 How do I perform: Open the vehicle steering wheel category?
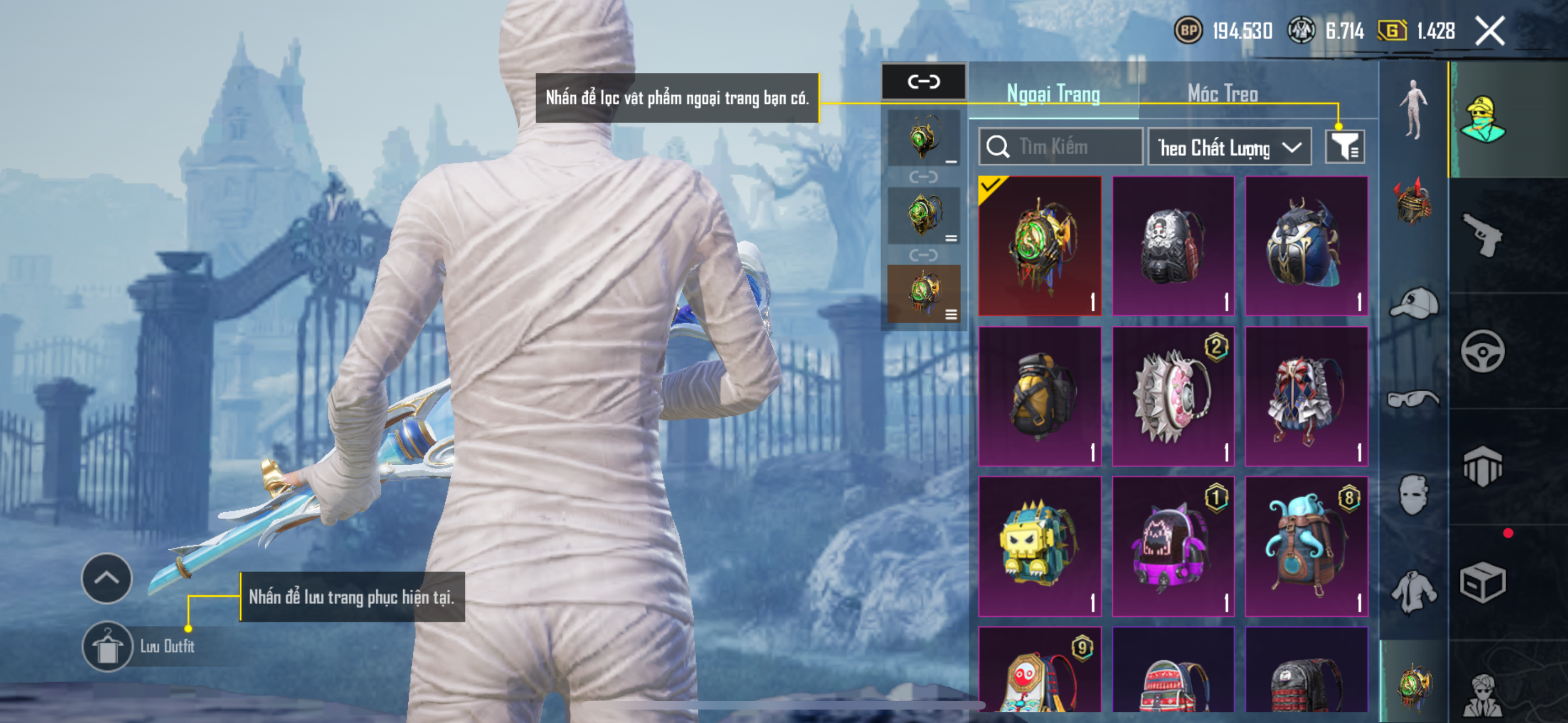(1483, 351)
